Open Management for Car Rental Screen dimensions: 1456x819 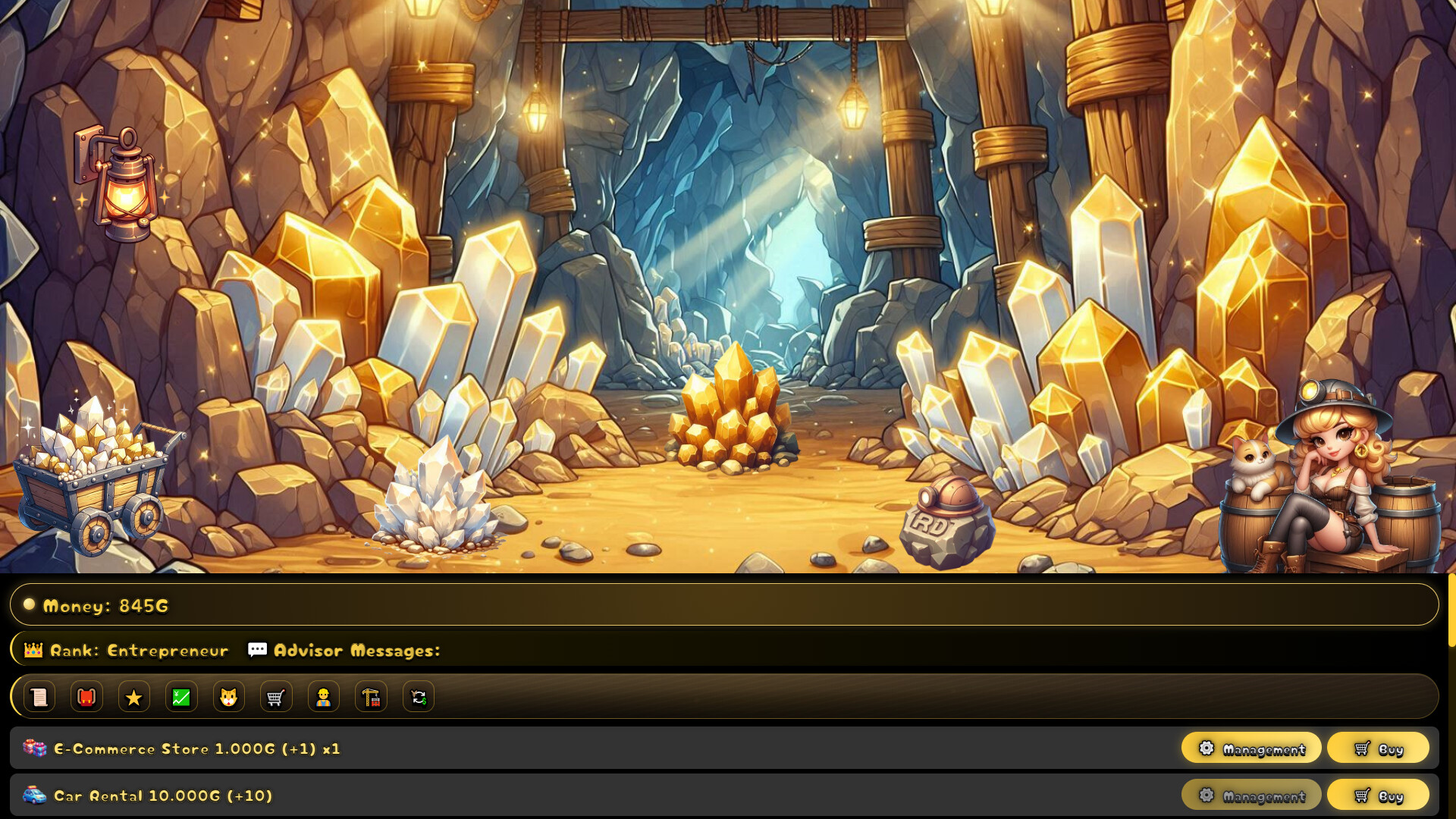click(x=1250, y=795)
